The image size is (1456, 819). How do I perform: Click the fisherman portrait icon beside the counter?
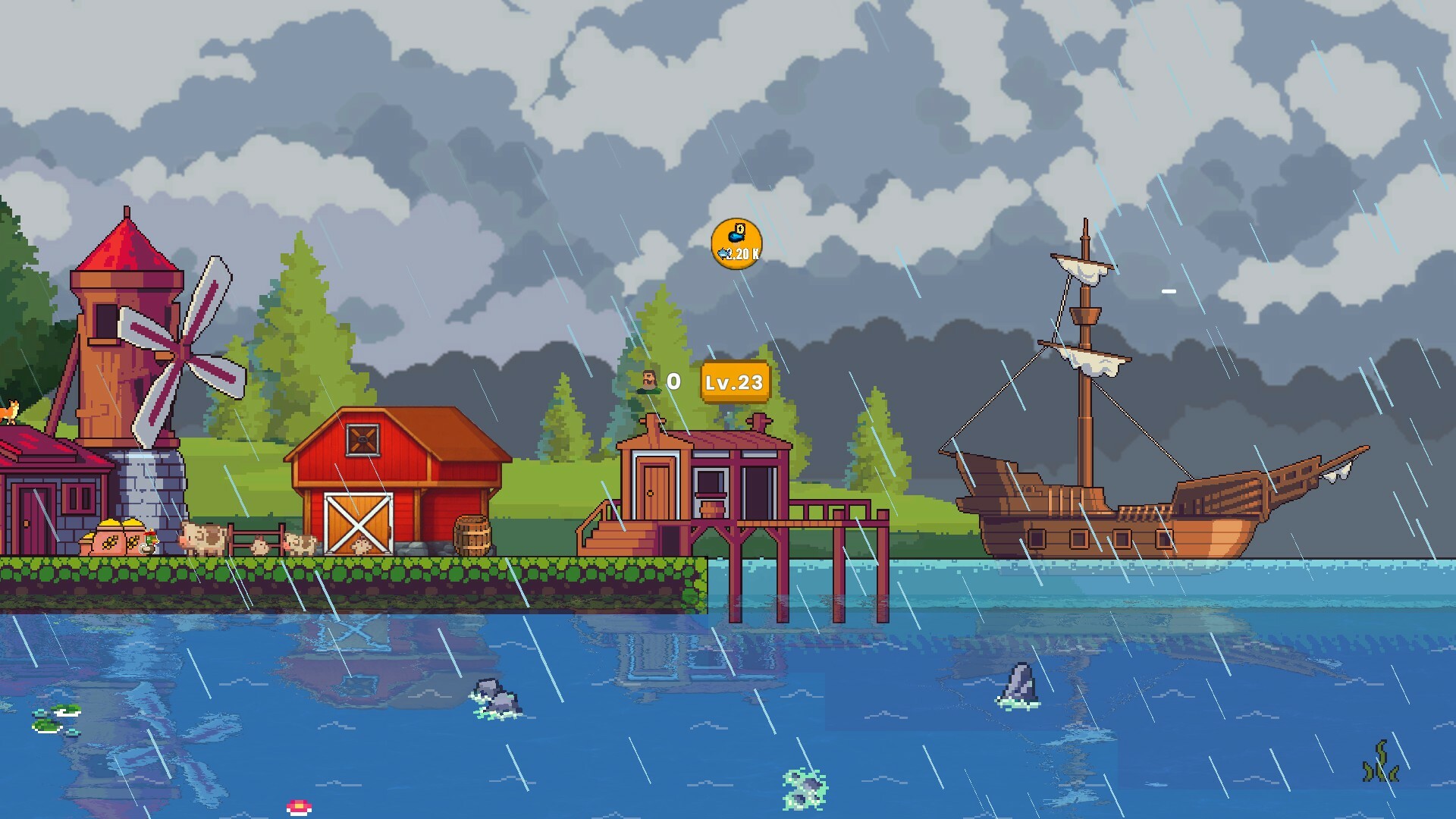648,381
